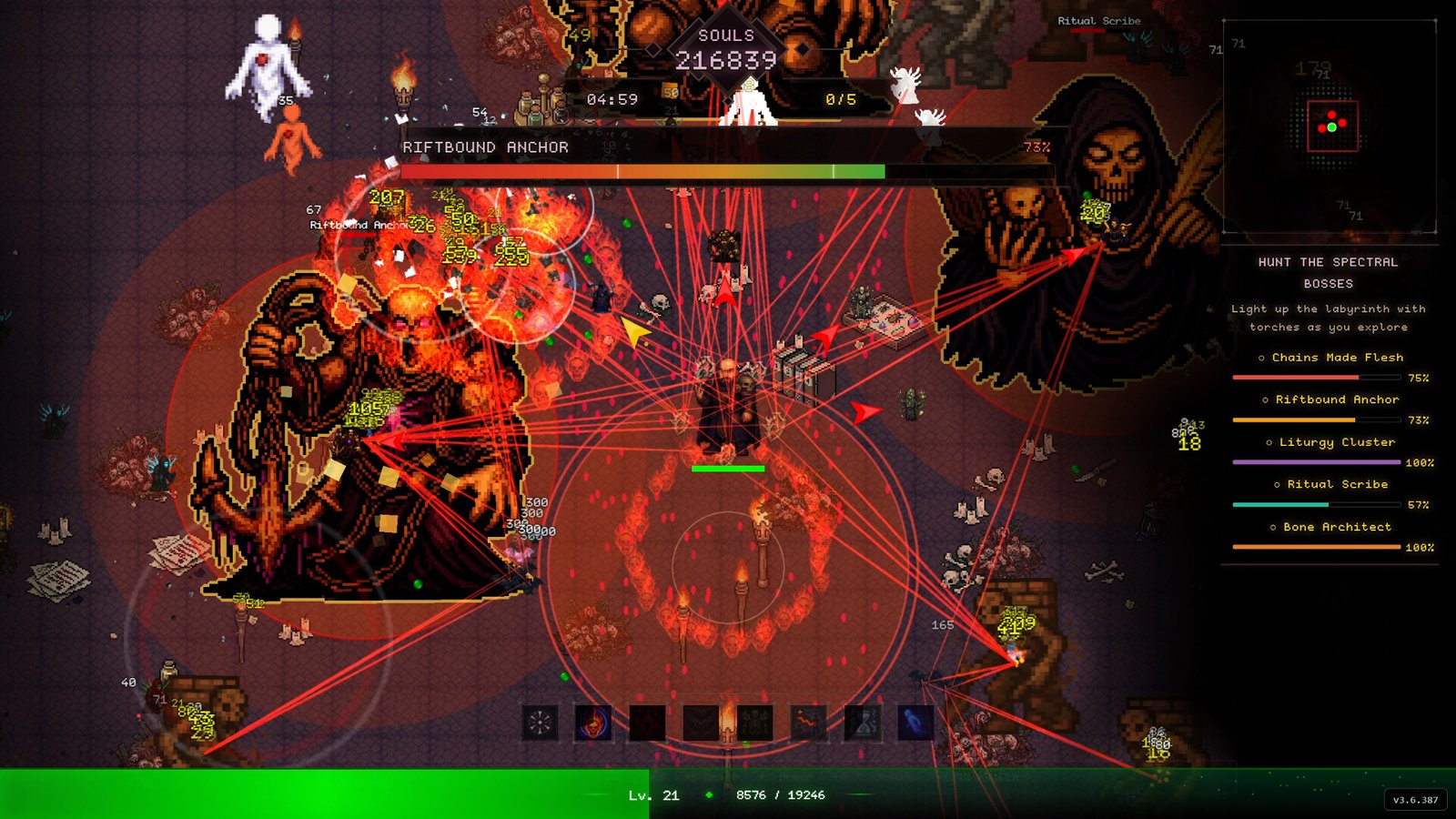Activate the blue ghost spirit ability
1456x819 pixels.
pos(915,723)
